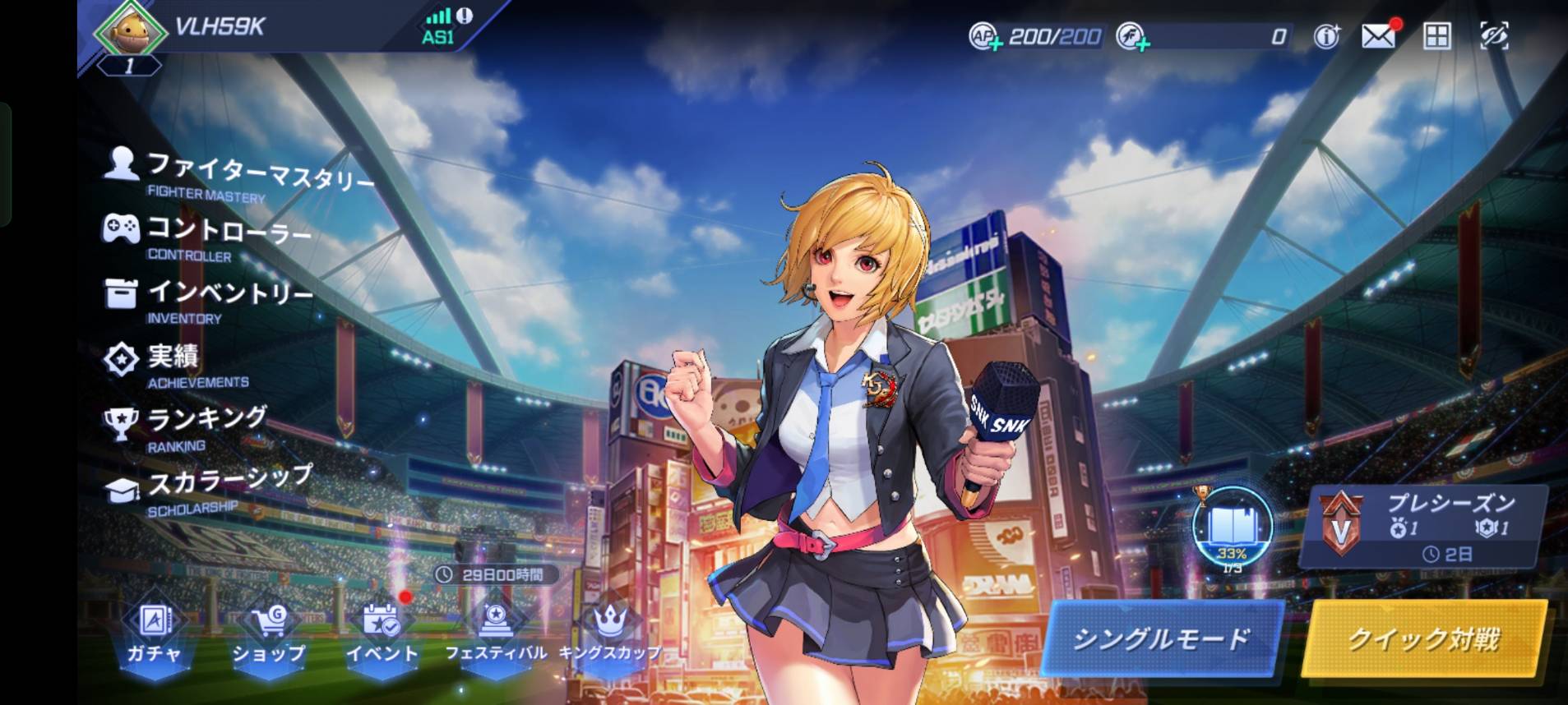Screen dimensions: 1568x705
Task: Click the info circle icon
Action: pyautogui.click(x=1326, y=36)
